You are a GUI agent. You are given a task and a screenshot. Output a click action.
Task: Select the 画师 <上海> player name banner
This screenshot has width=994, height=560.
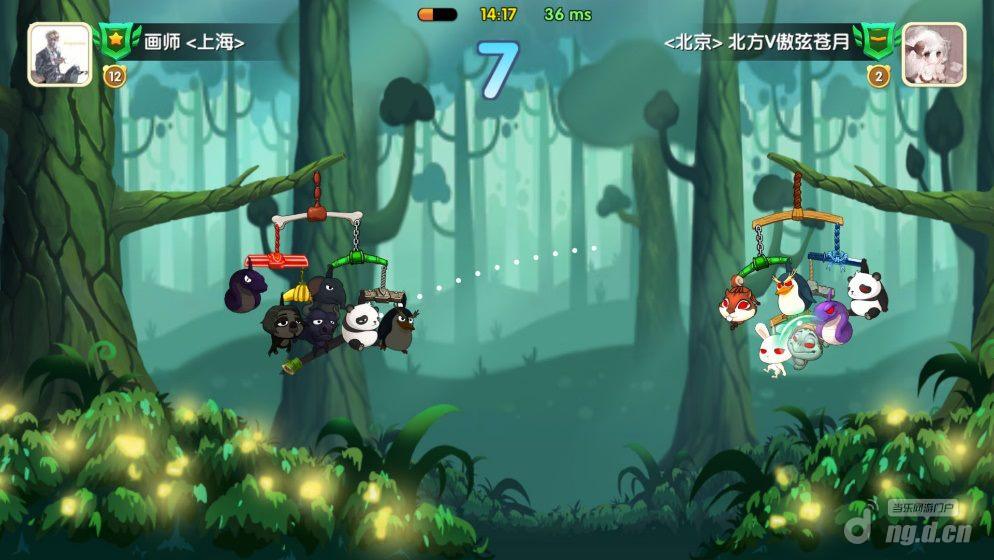194,42
